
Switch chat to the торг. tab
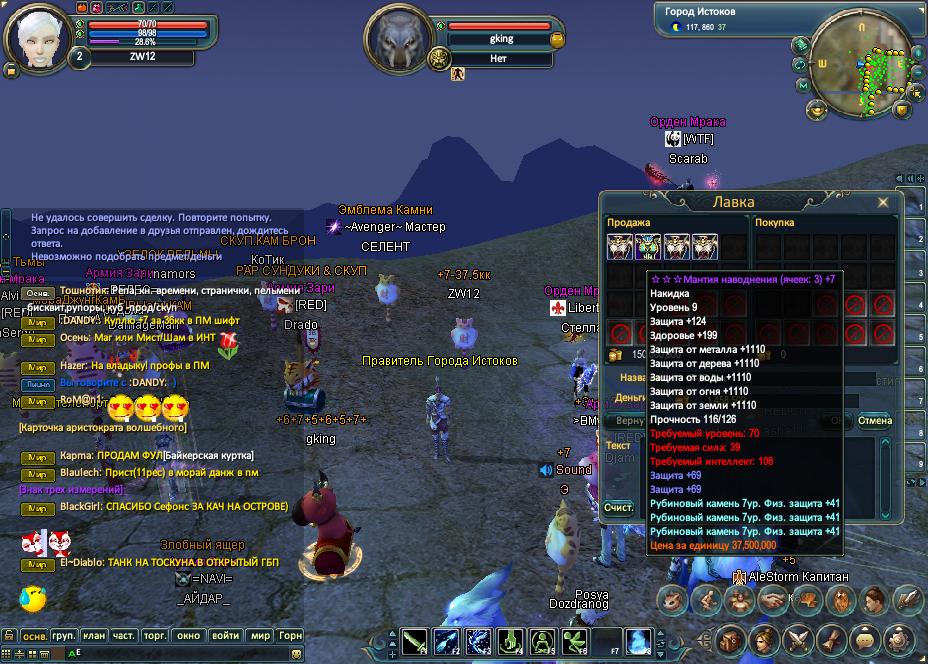(155, 636)
